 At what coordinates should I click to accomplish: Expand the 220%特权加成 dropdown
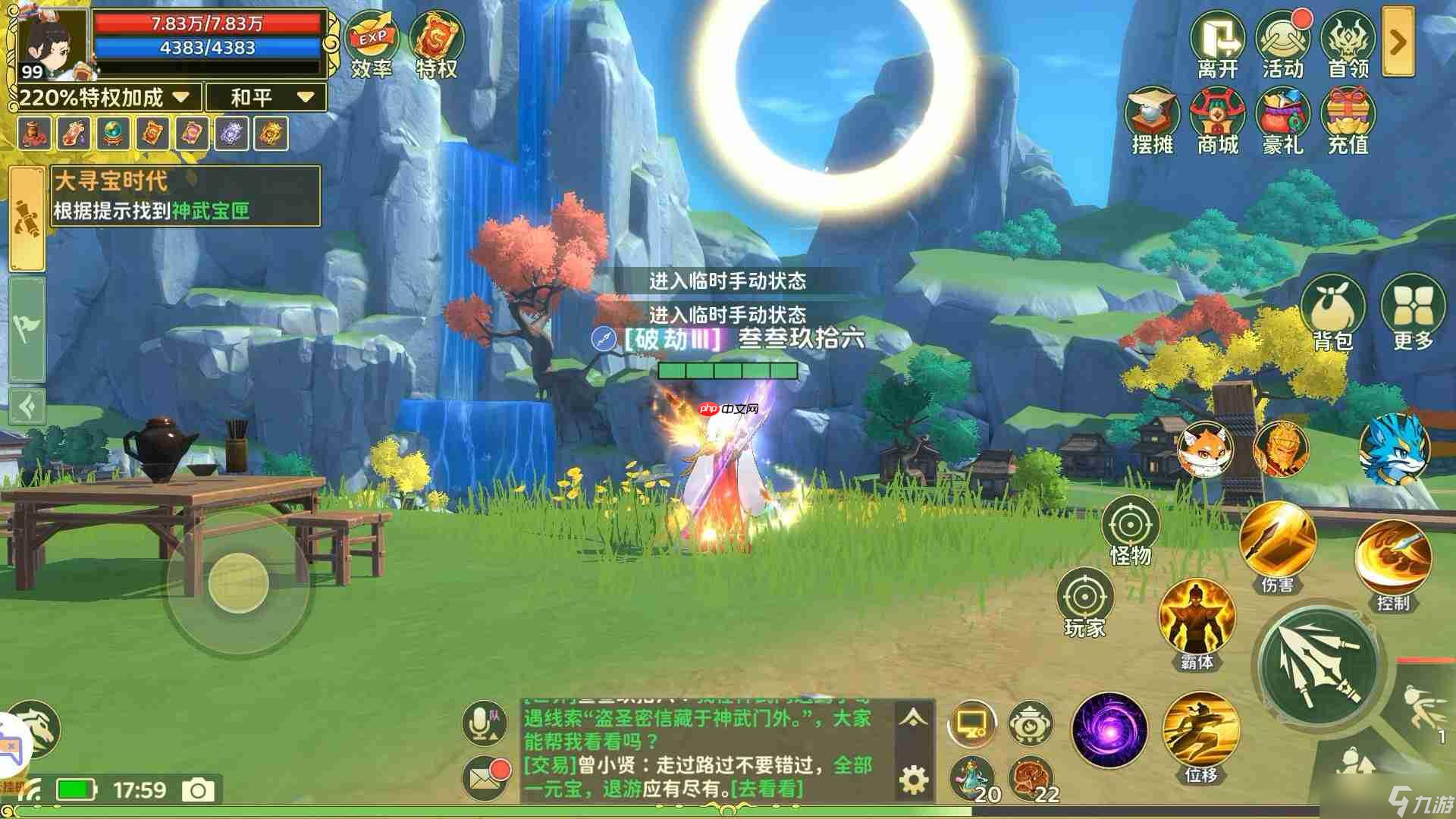coord(180,97)
